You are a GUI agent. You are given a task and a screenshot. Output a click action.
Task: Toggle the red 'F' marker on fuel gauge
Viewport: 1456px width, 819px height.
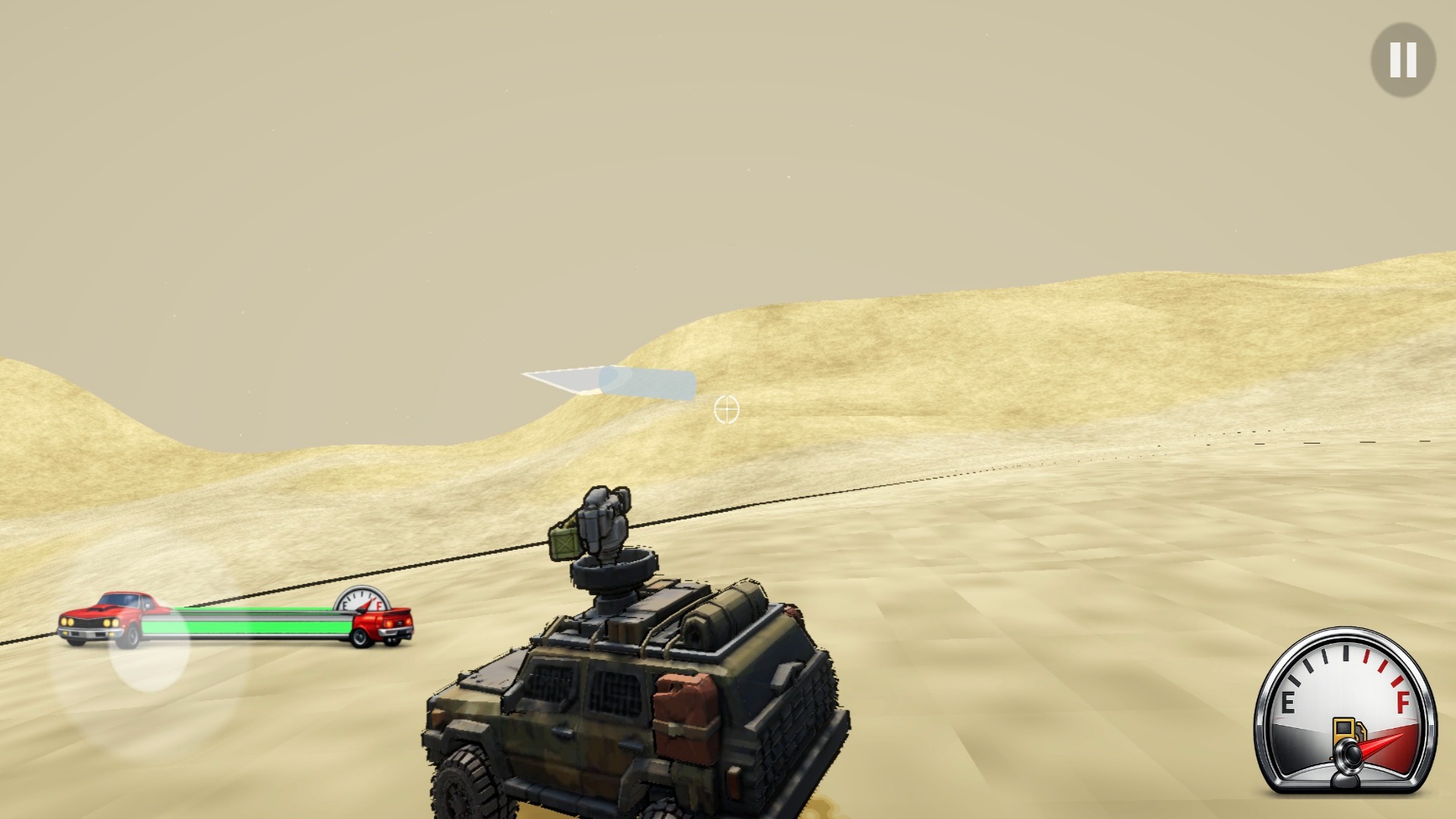(1404, 703)
